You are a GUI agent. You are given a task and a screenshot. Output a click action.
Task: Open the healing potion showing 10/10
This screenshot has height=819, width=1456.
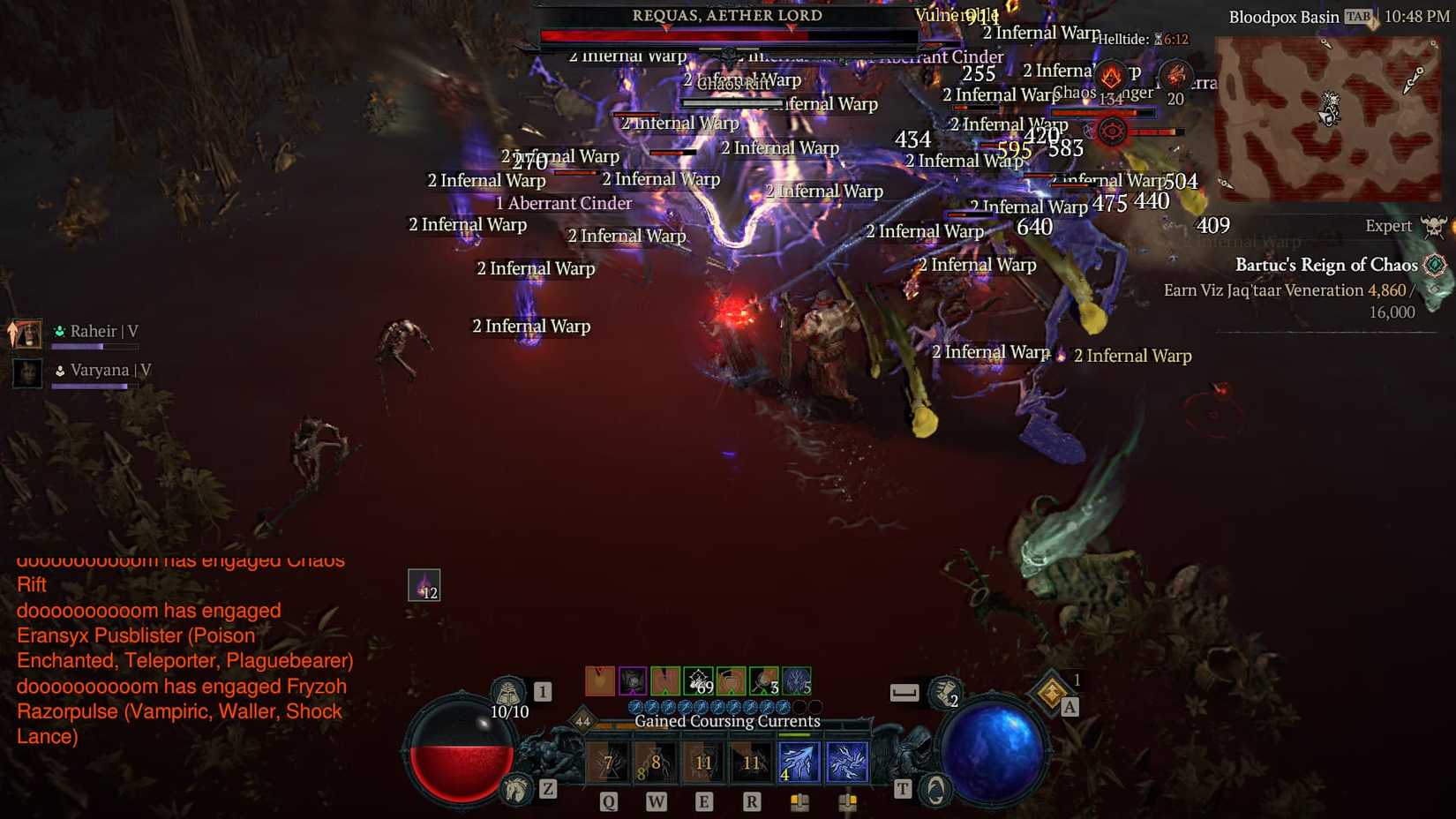point(507,691)
